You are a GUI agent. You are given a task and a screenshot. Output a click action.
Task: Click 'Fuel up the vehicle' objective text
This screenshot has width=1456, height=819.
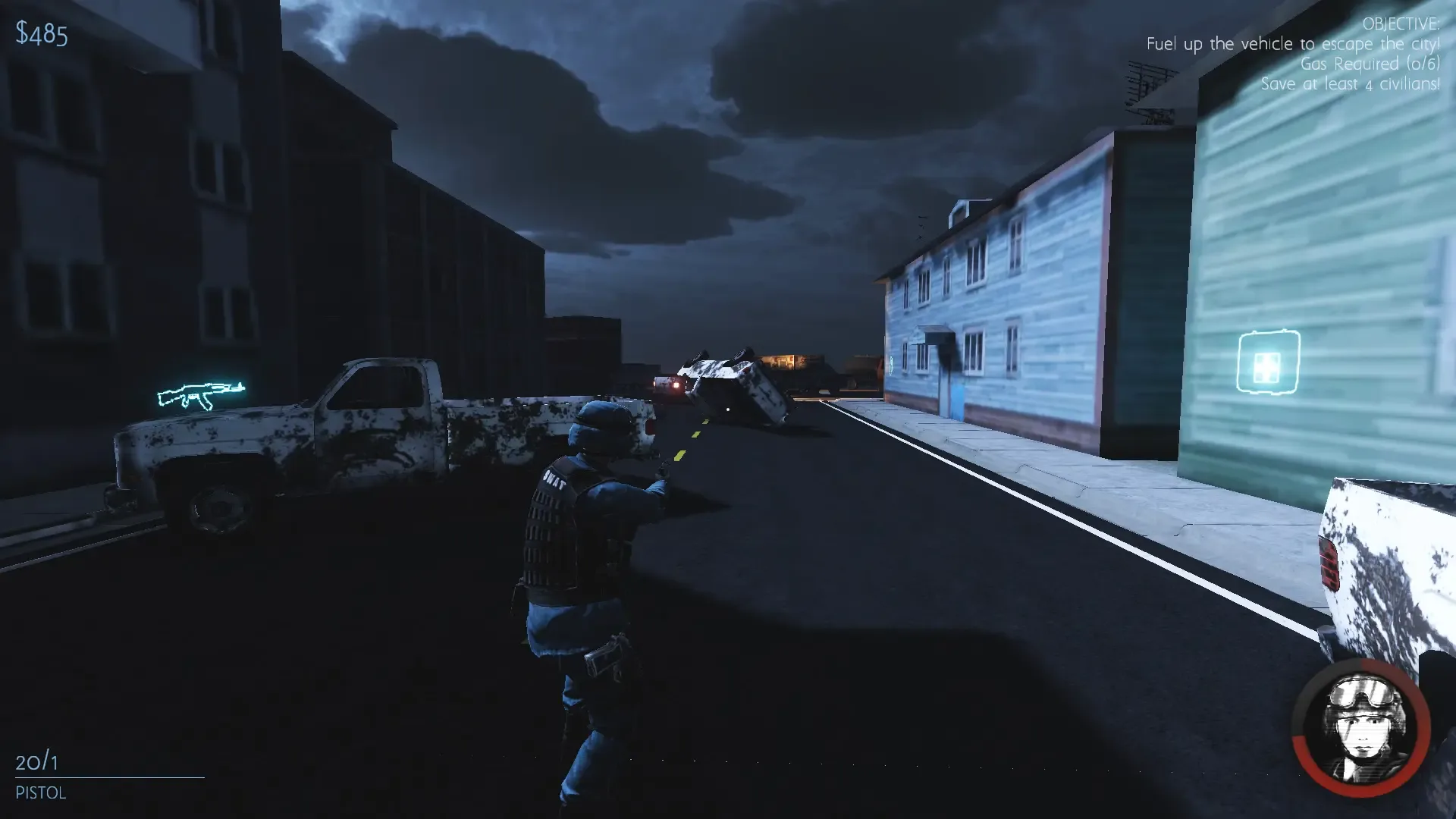[1292, 44]
